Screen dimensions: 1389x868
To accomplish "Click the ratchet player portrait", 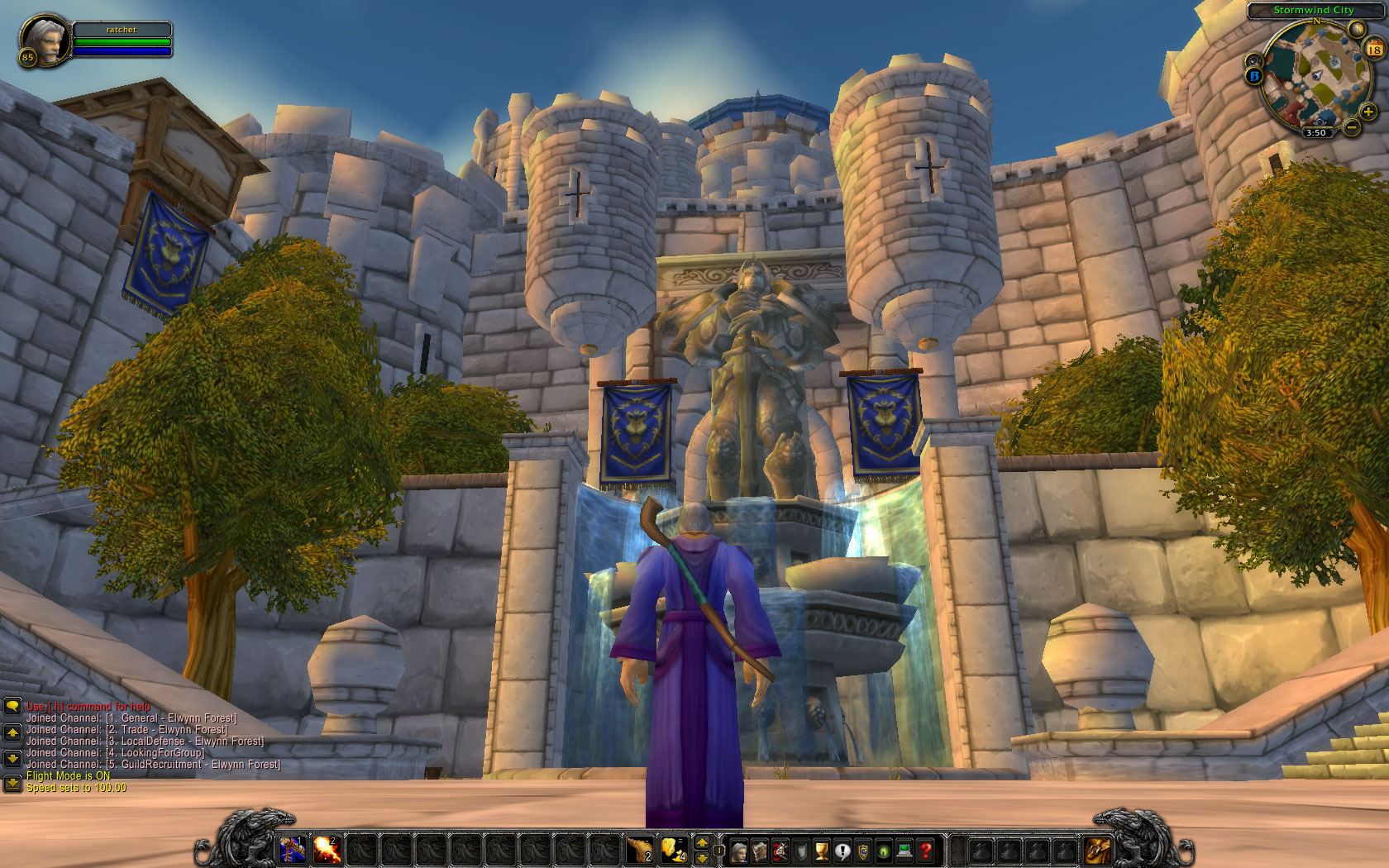I will (x=45, y=38).
